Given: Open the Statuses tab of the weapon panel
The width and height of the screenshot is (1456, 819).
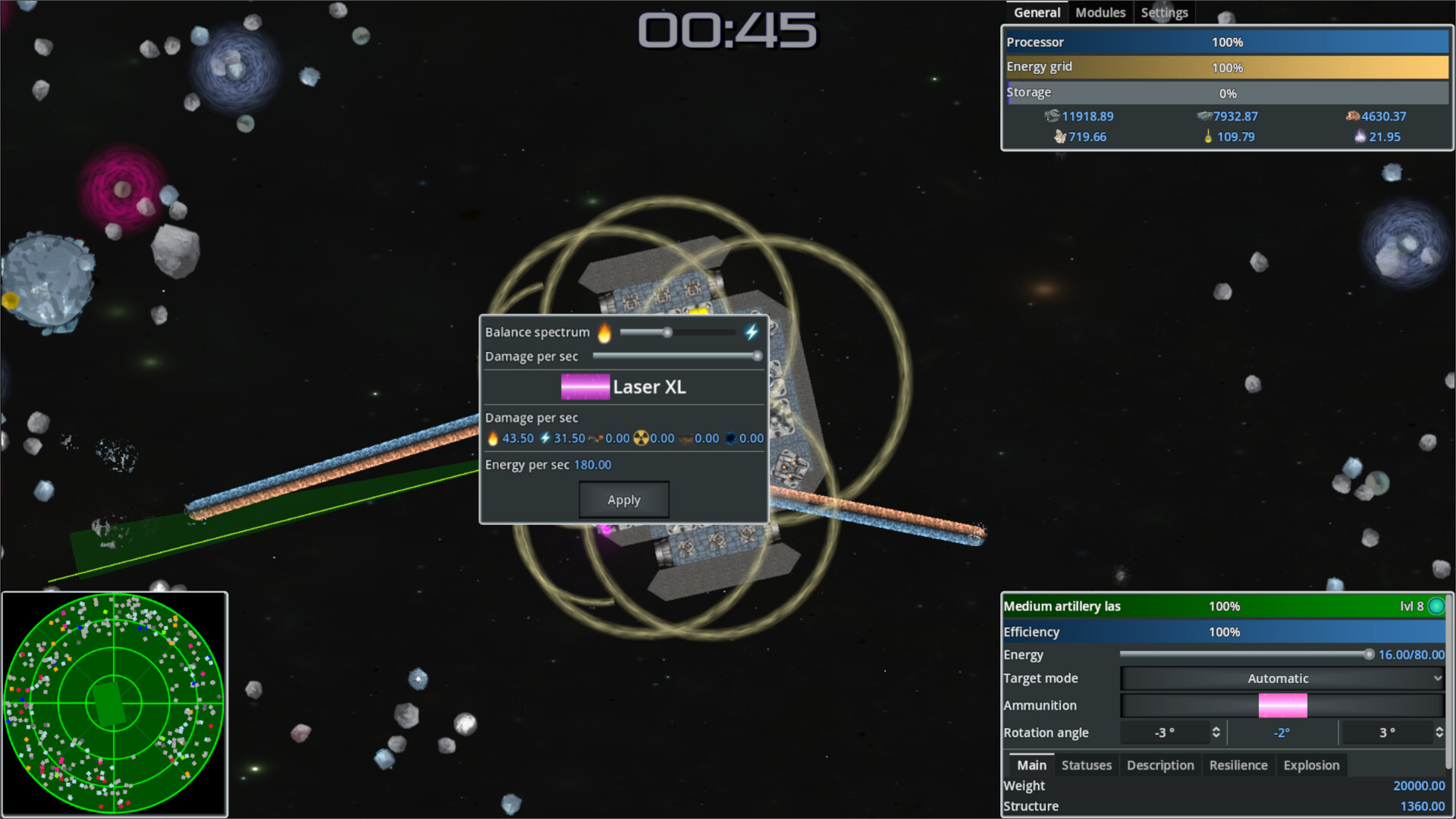Looking at the screenshot, I should click(x=1086, y=765).
